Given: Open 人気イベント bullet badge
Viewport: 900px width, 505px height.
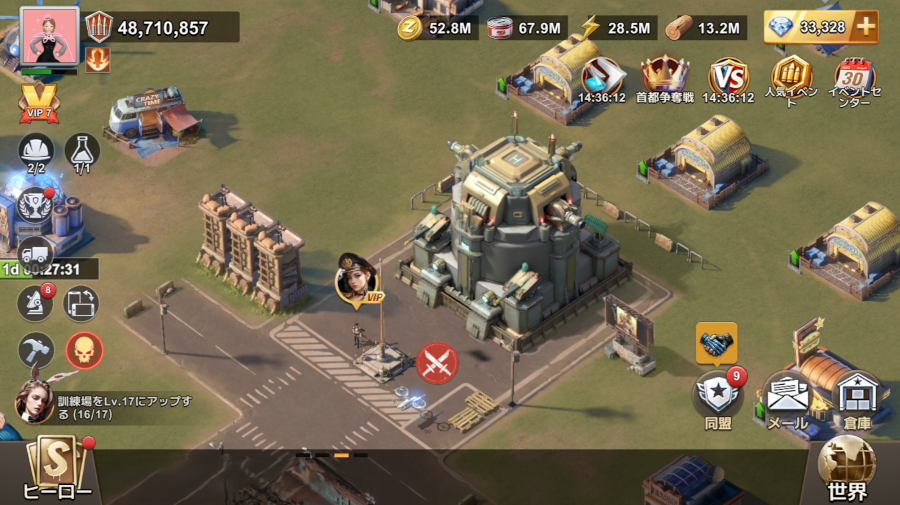Looking at the screenshot, I should (791, 75).
